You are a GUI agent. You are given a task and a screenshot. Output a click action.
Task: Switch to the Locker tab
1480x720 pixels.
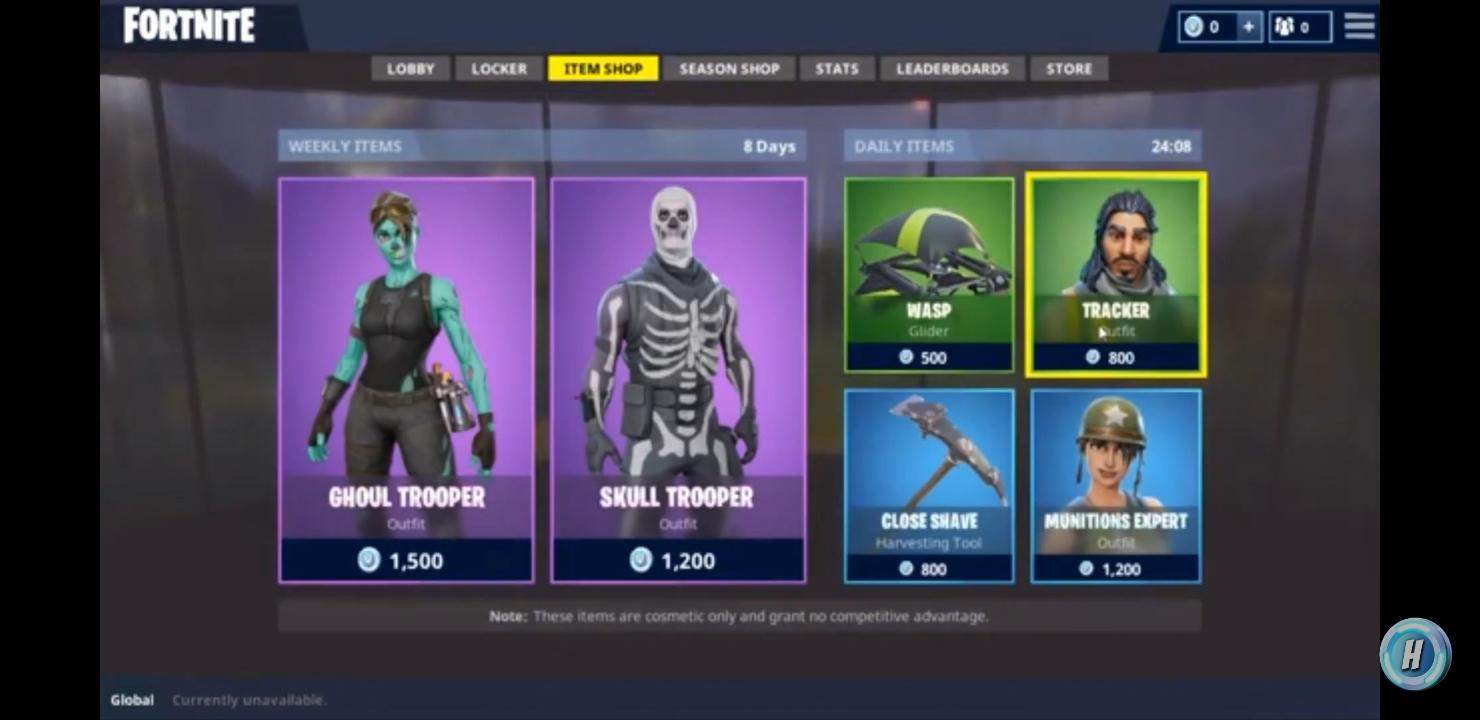497,68
